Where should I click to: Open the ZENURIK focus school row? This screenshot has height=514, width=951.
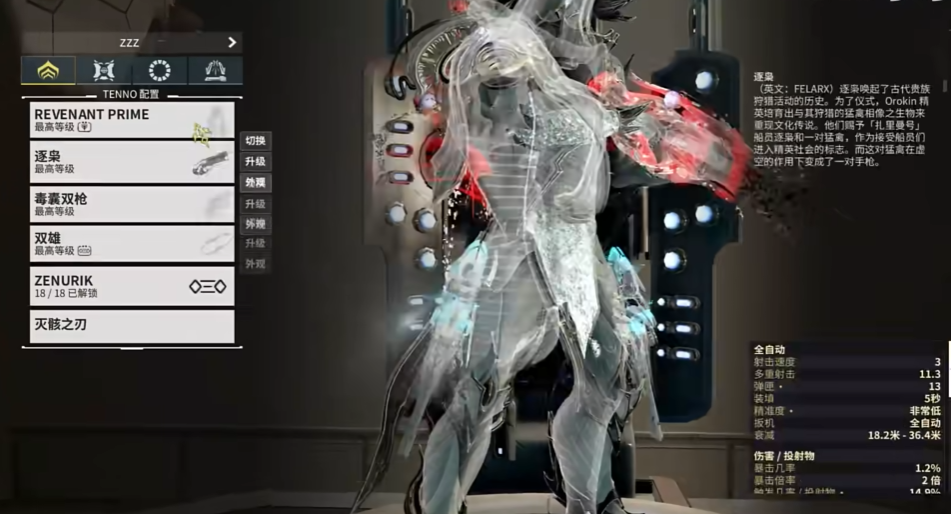pos(131,286)
